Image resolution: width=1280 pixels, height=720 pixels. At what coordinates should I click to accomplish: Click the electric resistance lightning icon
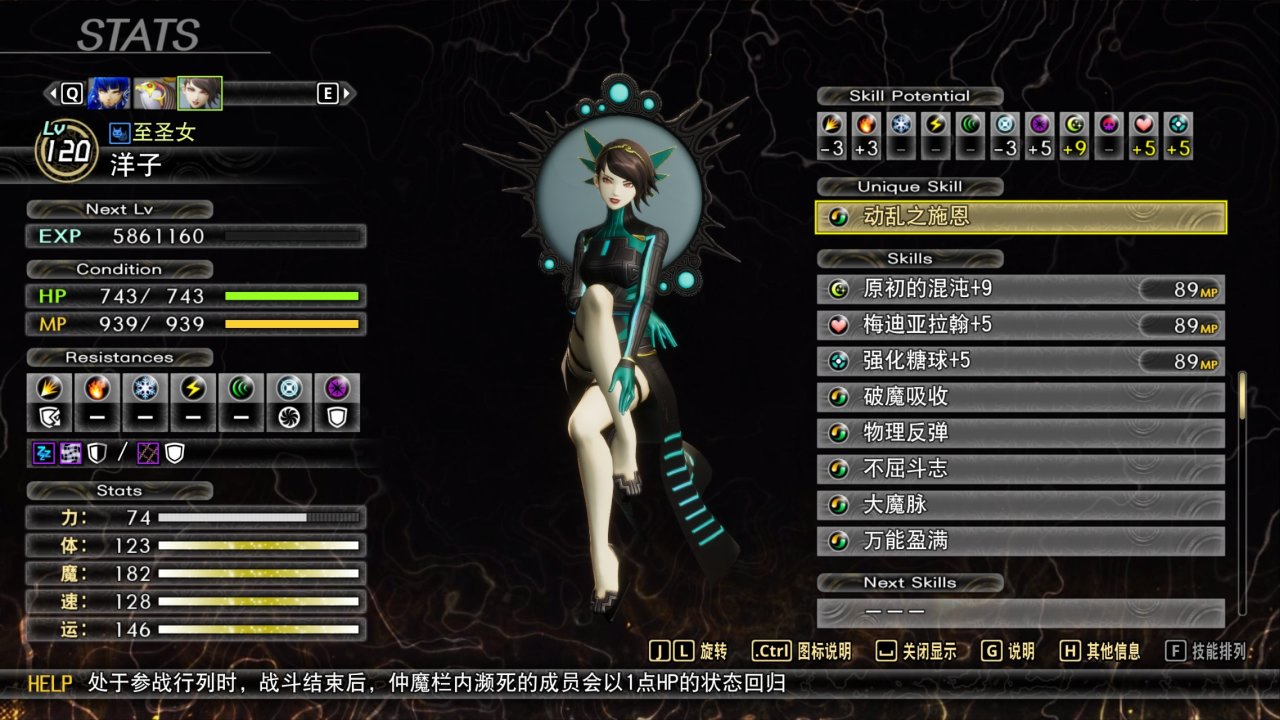pyautogui.click(x=193, y=388)
